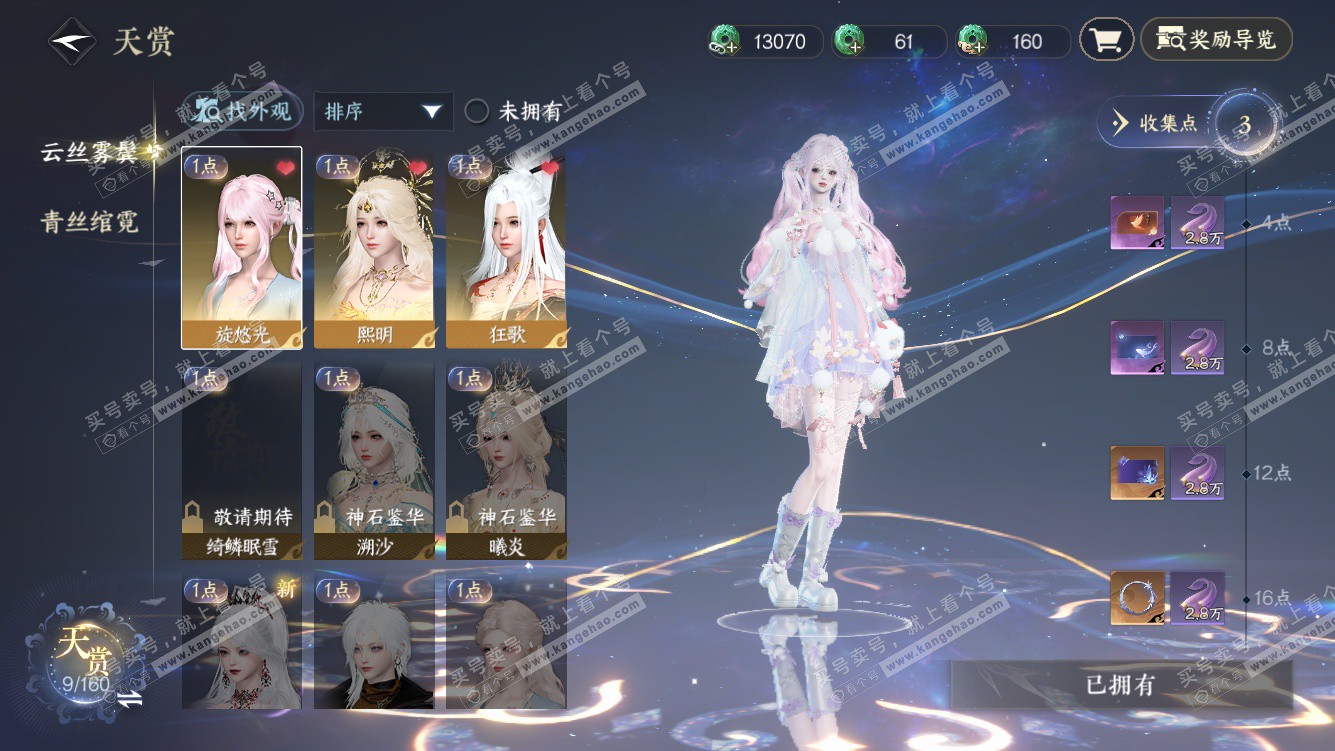Choose the 狂歌 hairstyle card
Image resolution: width=1335 pixels, height=751 pixels.
click(x=506, y=248)
